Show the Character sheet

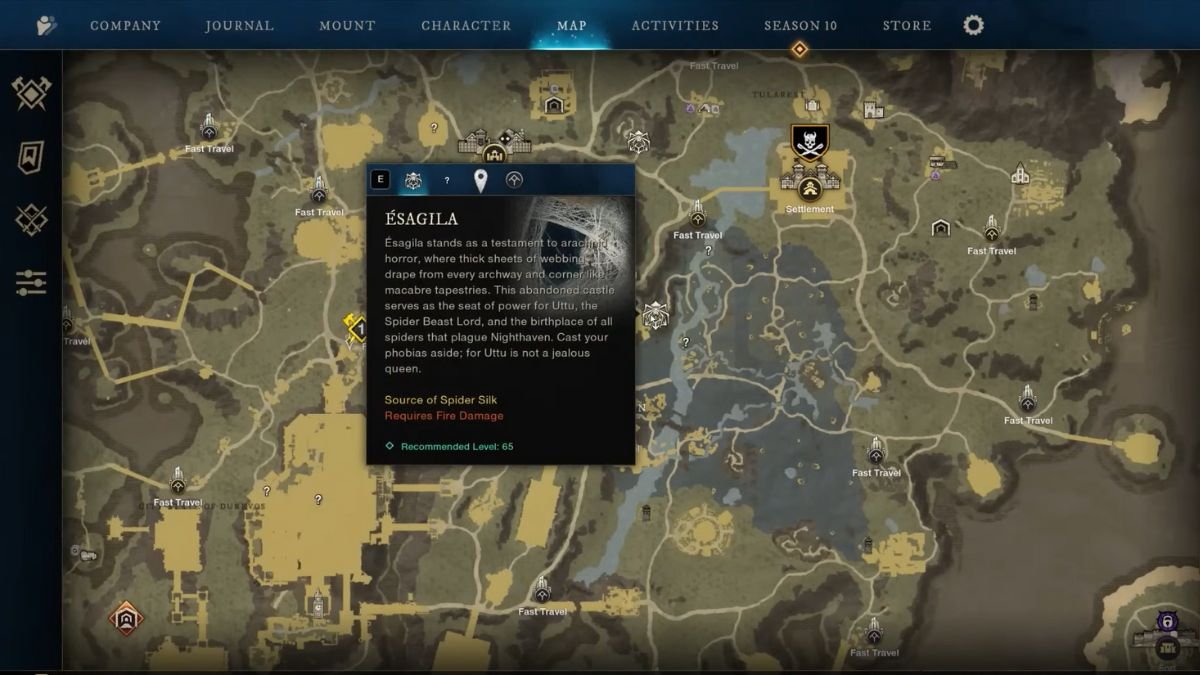click(466, 25)
